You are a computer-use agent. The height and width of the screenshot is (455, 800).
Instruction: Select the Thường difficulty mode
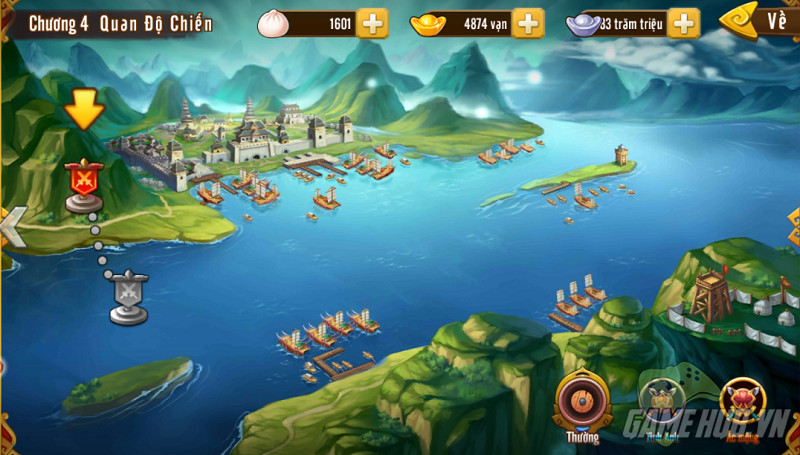coord(582,402)
